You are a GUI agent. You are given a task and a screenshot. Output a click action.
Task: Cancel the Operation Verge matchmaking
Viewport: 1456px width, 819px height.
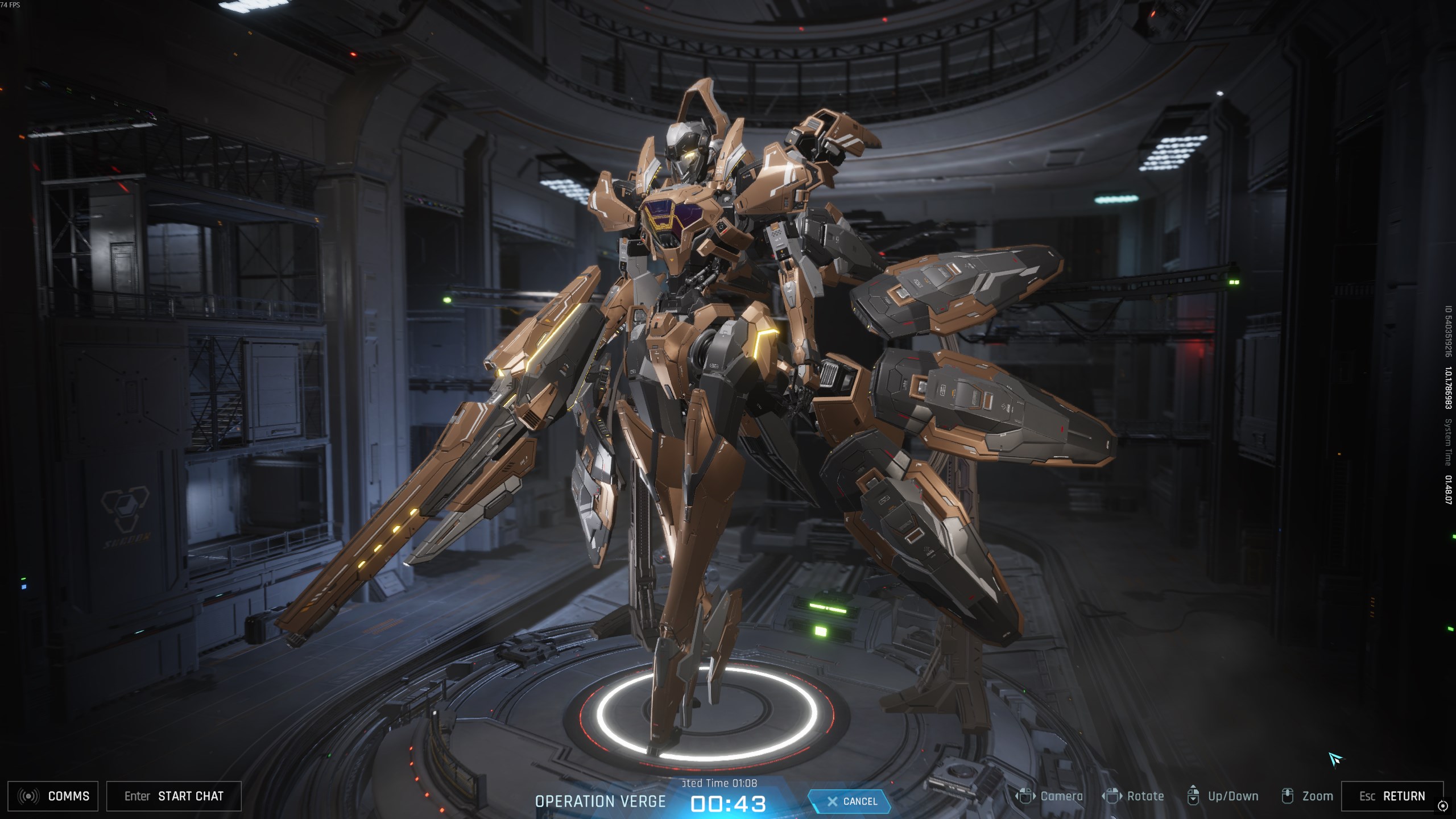coord(851,801)
